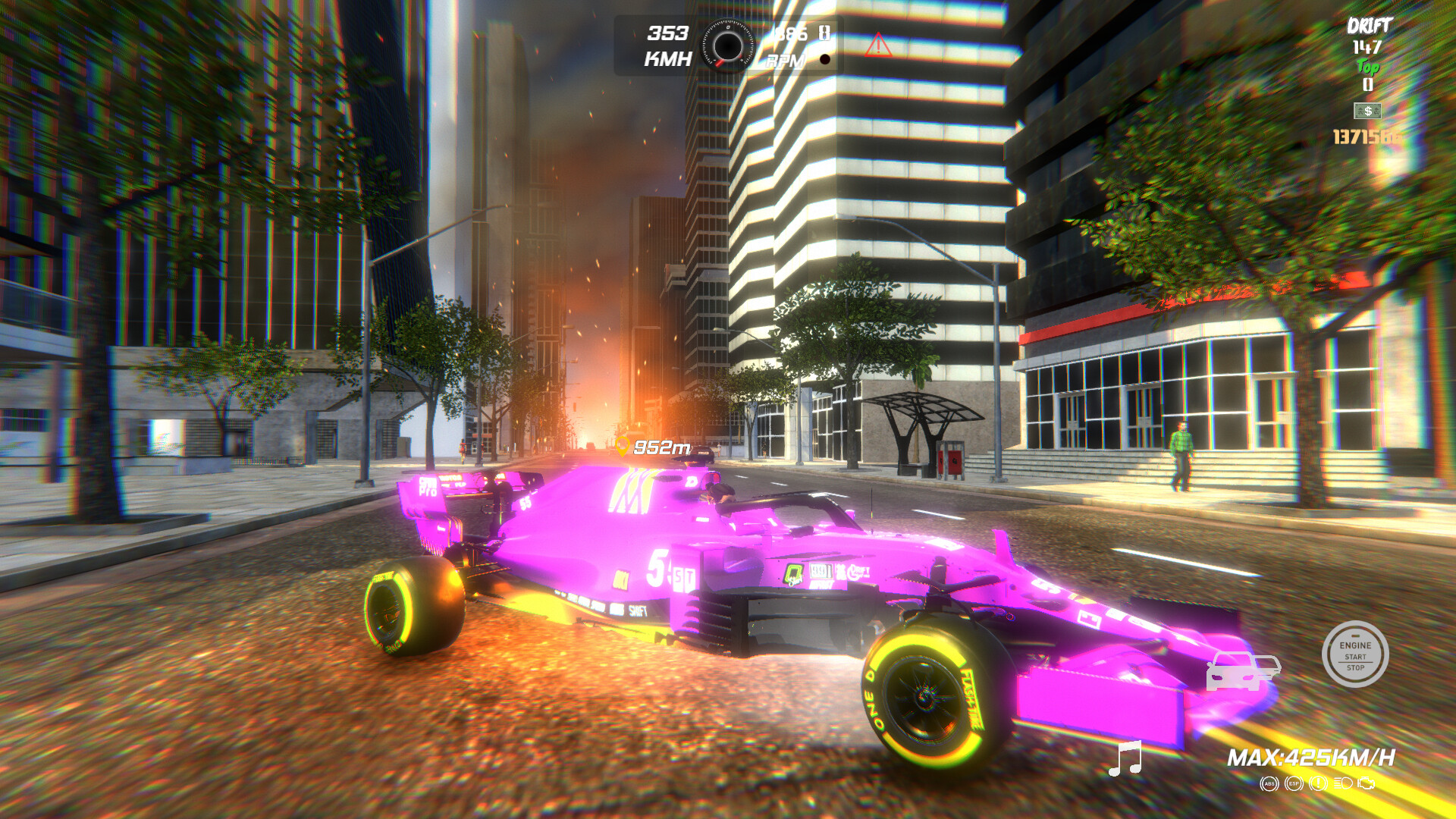Toggle the headlights indicator

point(1342,783)
